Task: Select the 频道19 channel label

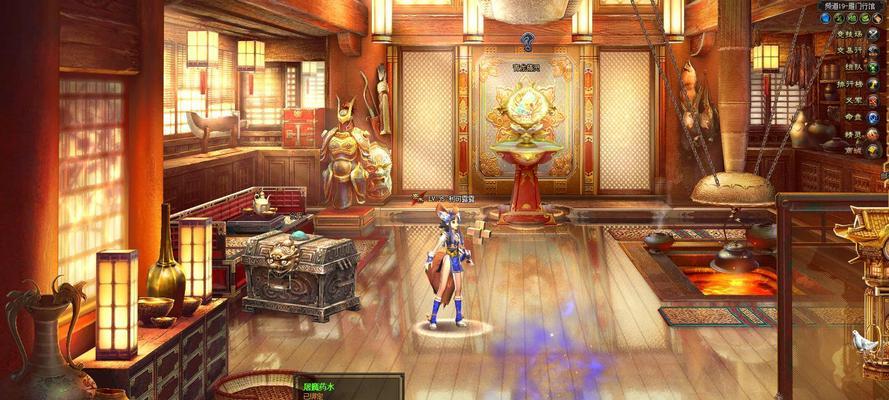Action: [849, 6]
